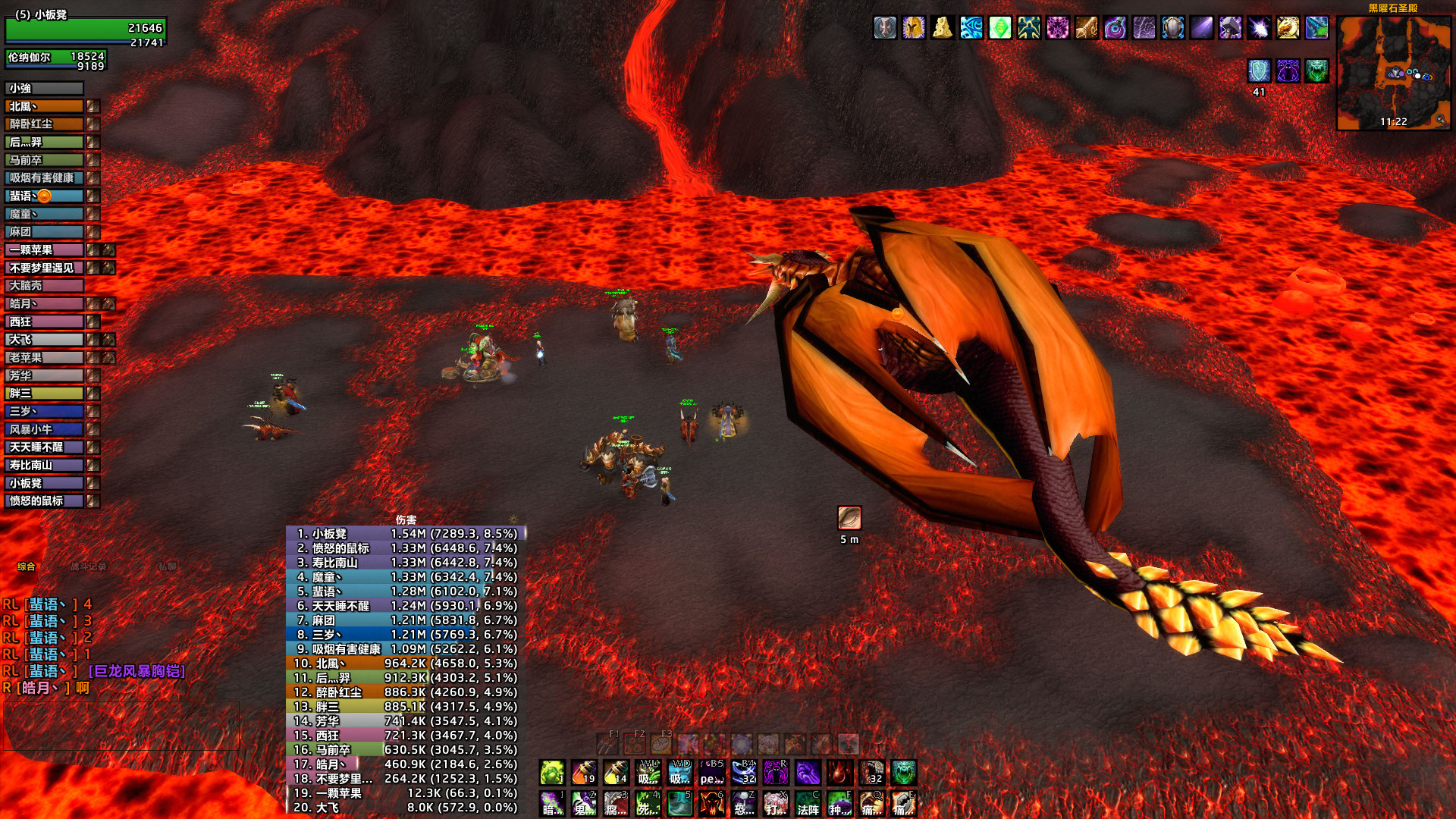Cast the 法阵 demonic circle ability
The height and width of the screenshot is (819, 1456).
pos(808,804)
